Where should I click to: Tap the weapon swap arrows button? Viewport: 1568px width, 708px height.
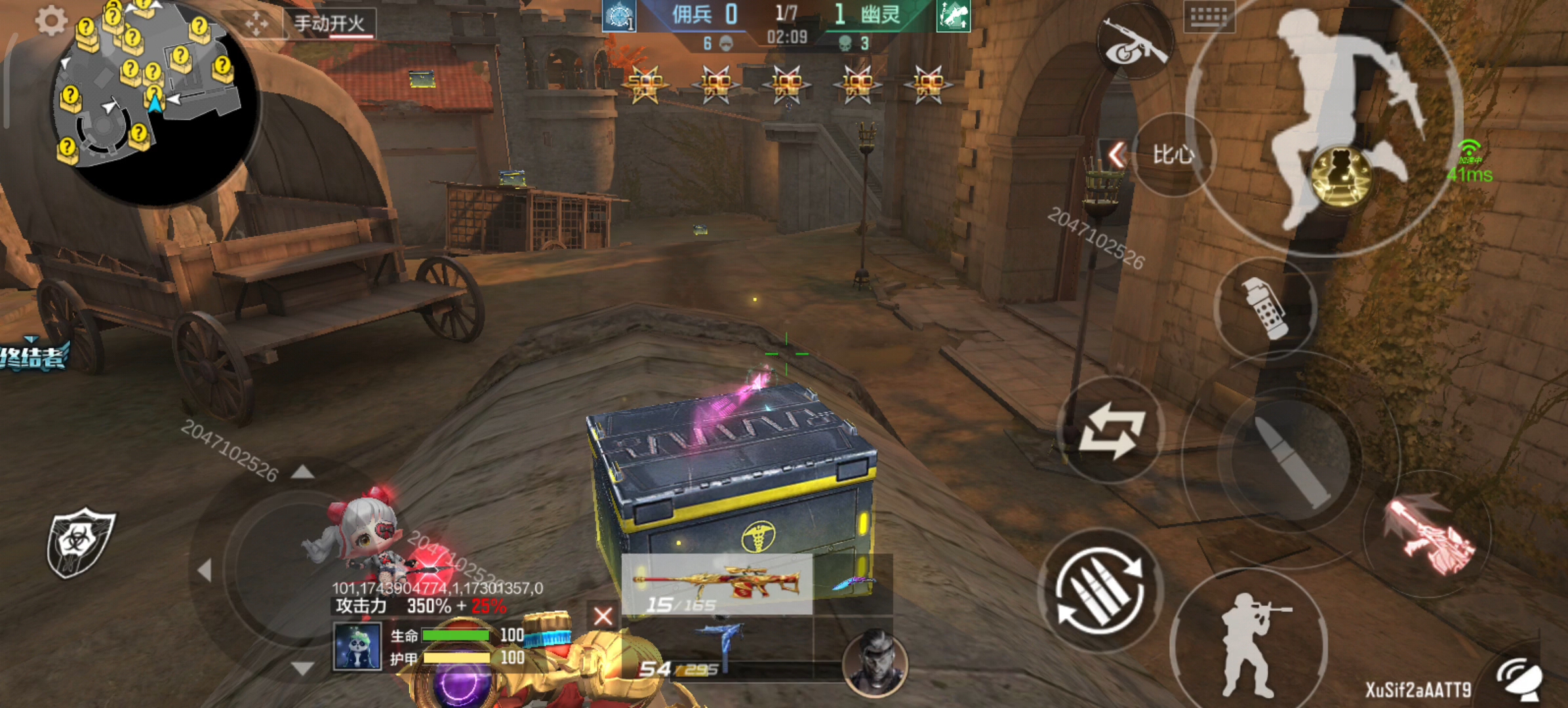coord(1111,431)
